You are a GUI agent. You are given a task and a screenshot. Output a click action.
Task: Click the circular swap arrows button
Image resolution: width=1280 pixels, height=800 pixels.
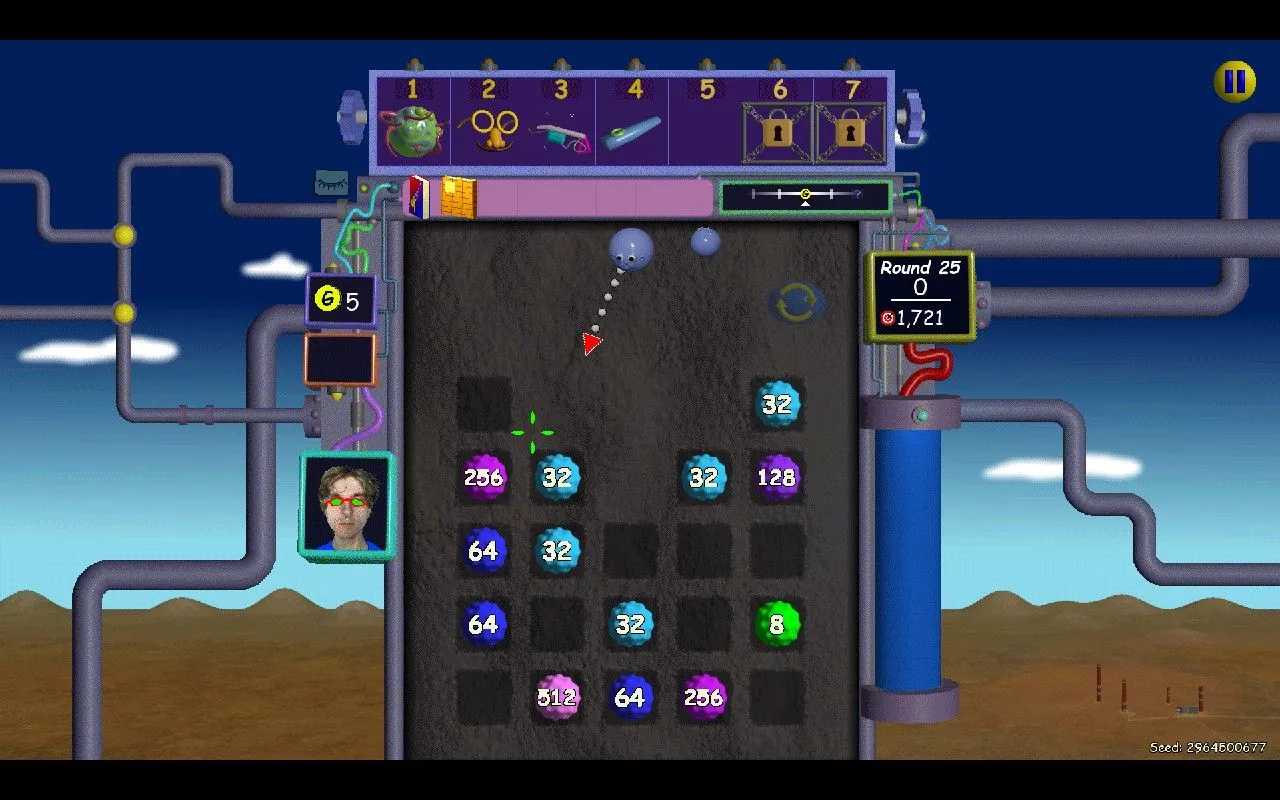click(796, 303)
